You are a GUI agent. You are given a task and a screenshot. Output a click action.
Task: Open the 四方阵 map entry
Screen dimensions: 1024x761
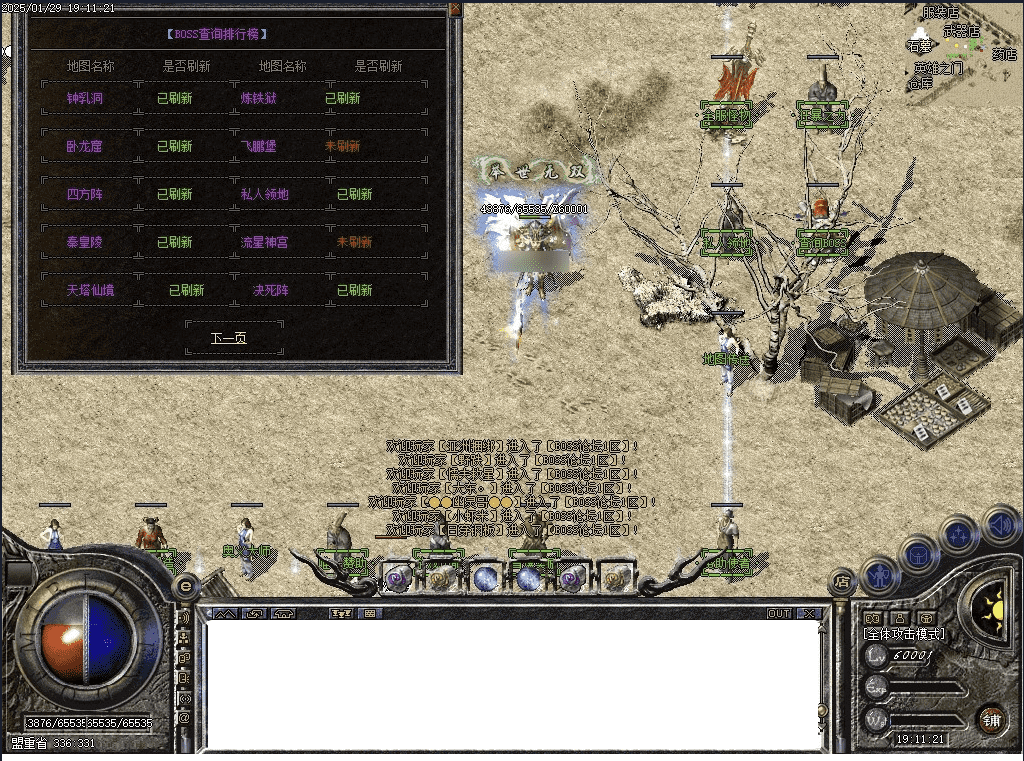coord(85,194)
